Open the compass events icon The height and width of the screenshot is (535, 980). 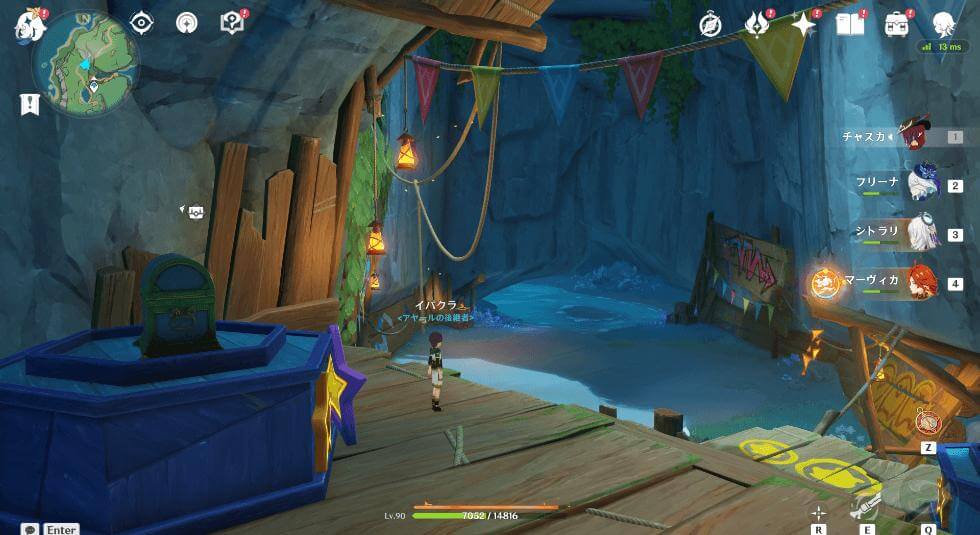click(711, 24)
